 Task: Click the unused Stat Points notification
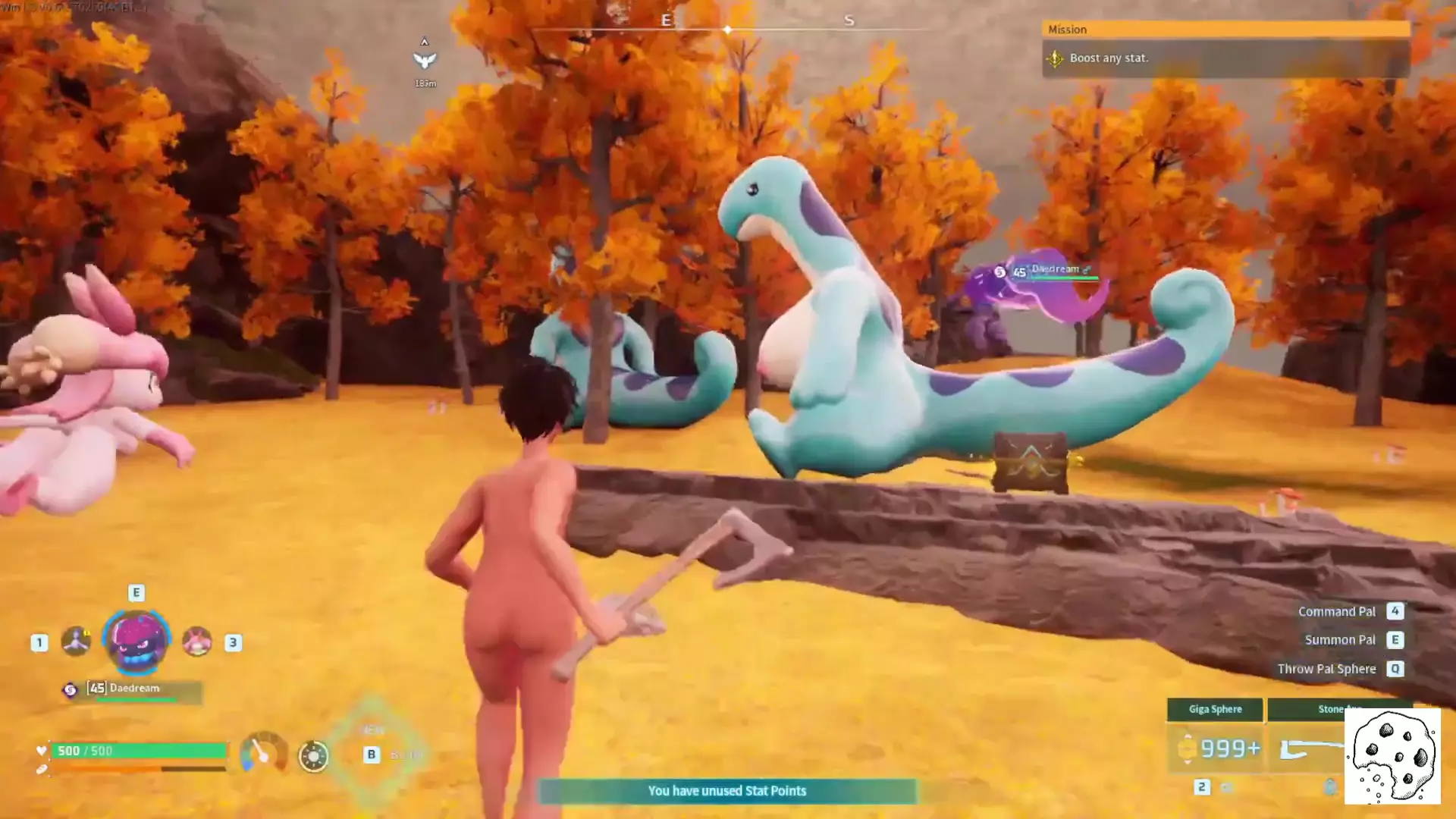726,791
